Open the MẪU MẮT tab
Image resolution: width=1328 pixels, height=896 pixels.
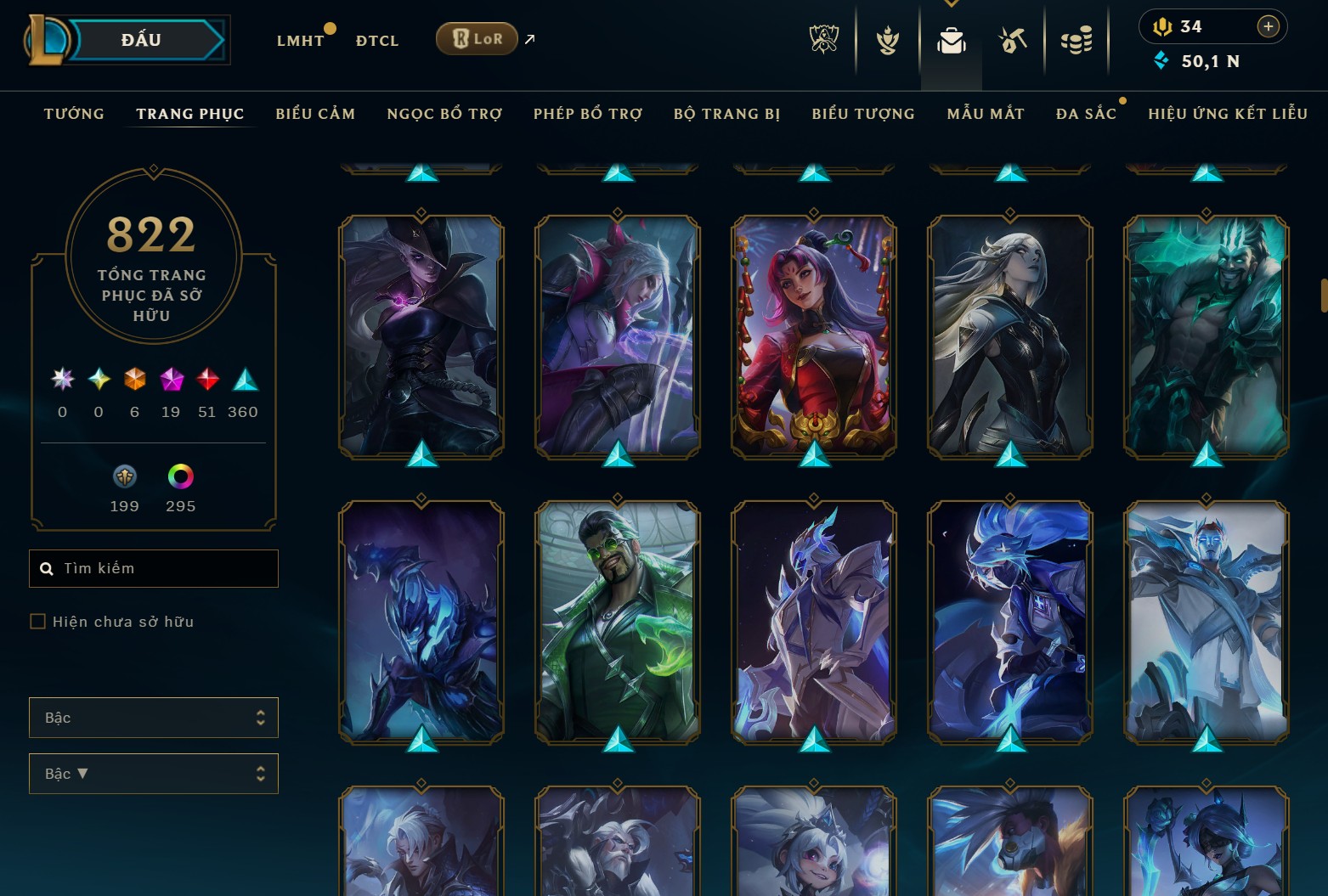pyautogui.click(x=986, y=113)
